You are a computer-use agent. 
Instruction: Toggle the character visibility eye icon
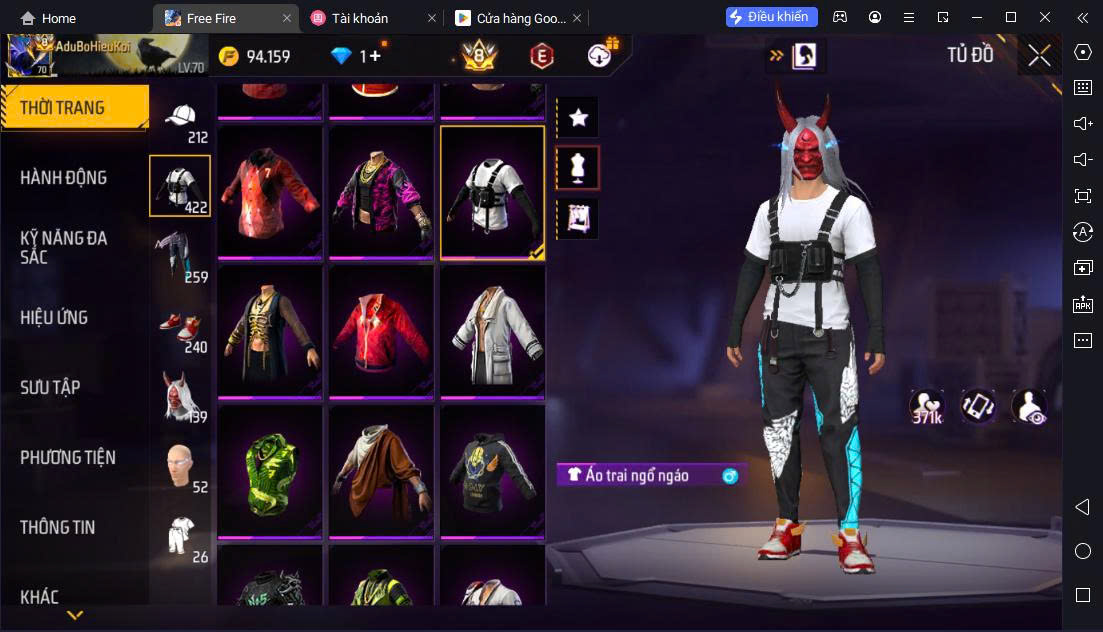point(1028,406)
